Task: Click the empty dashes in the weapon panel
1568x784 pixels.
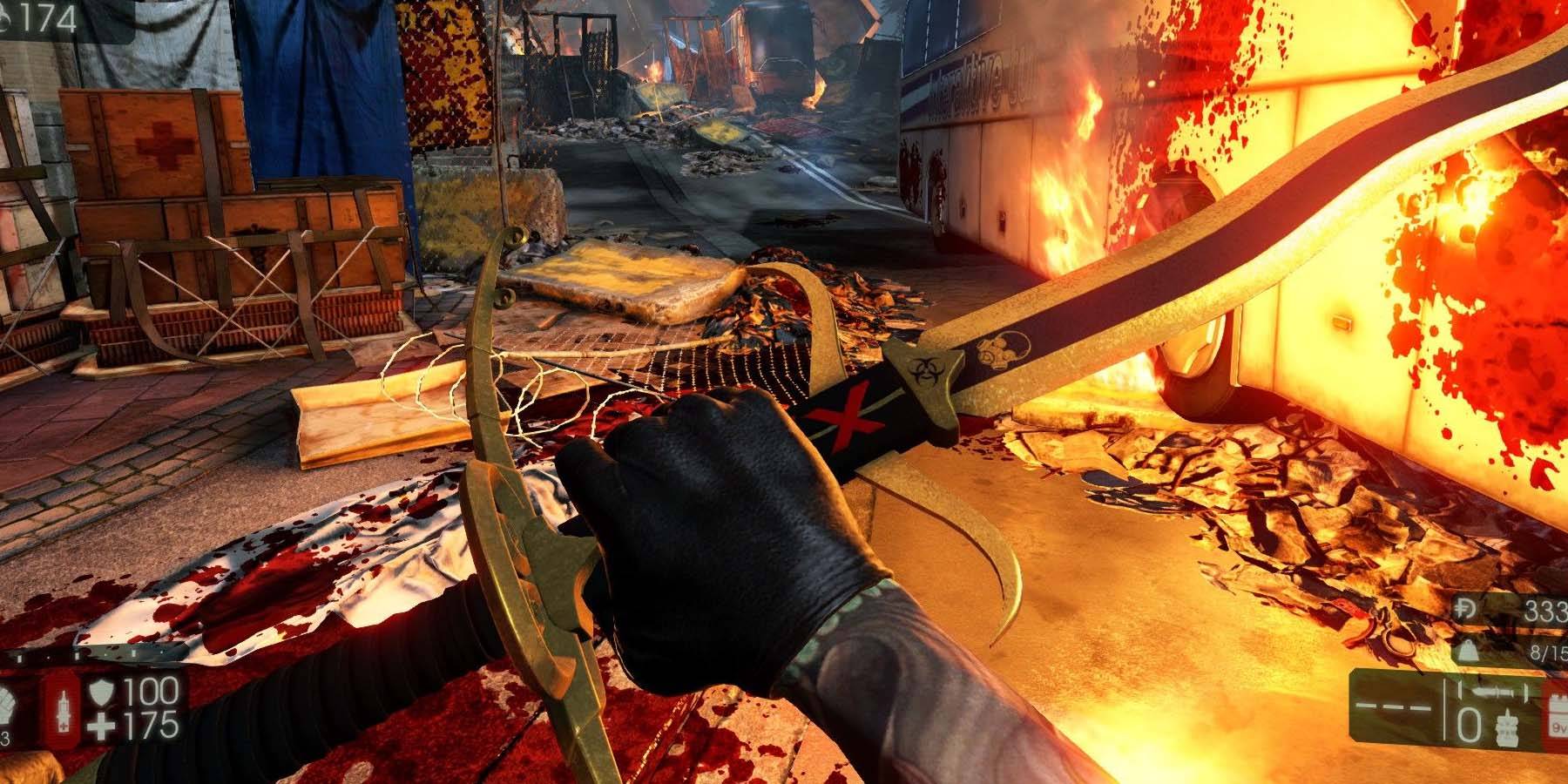Action: [x=1393, y=706]
